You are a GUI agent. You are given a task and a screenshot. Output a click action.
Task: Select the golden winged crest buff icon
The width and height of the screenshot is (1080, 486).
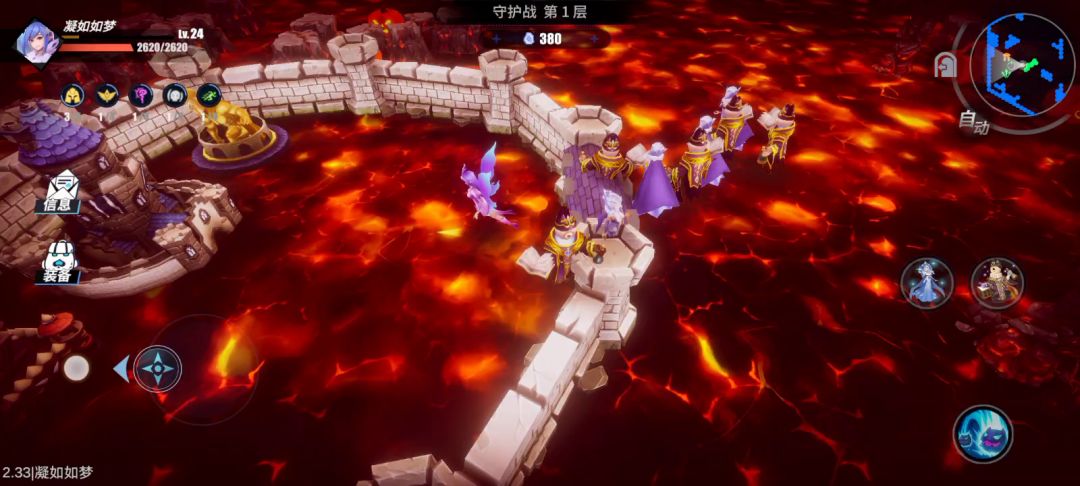[107, 95]
